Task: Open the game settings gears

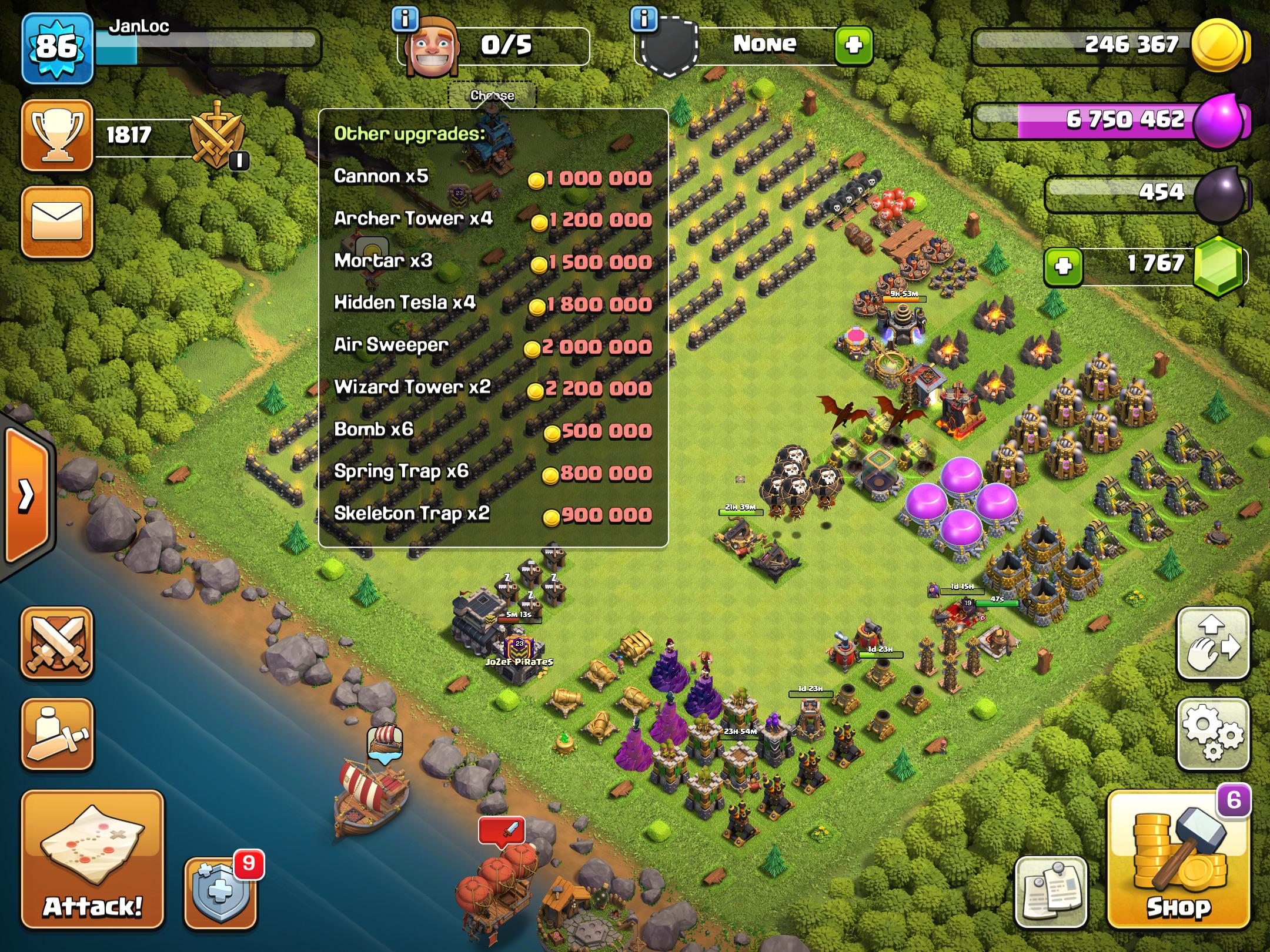Action: click(x=1212, y=732)
